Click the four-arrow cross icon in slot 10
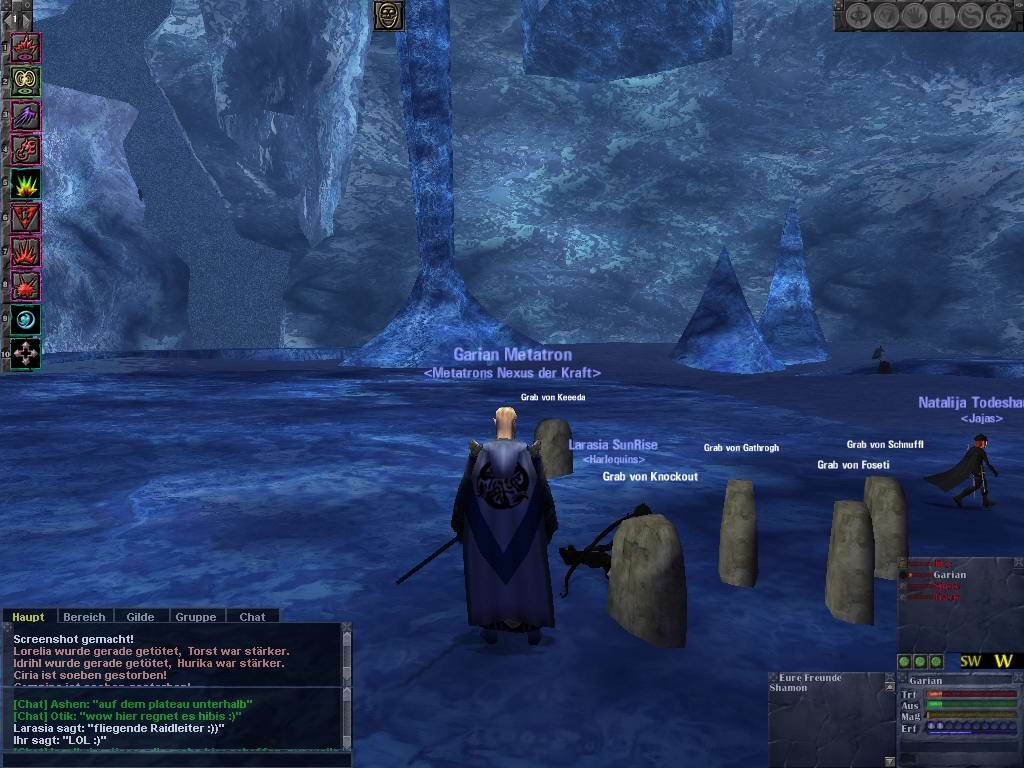The width and height of the screenshot is (1024, 768). coord(25,354)
